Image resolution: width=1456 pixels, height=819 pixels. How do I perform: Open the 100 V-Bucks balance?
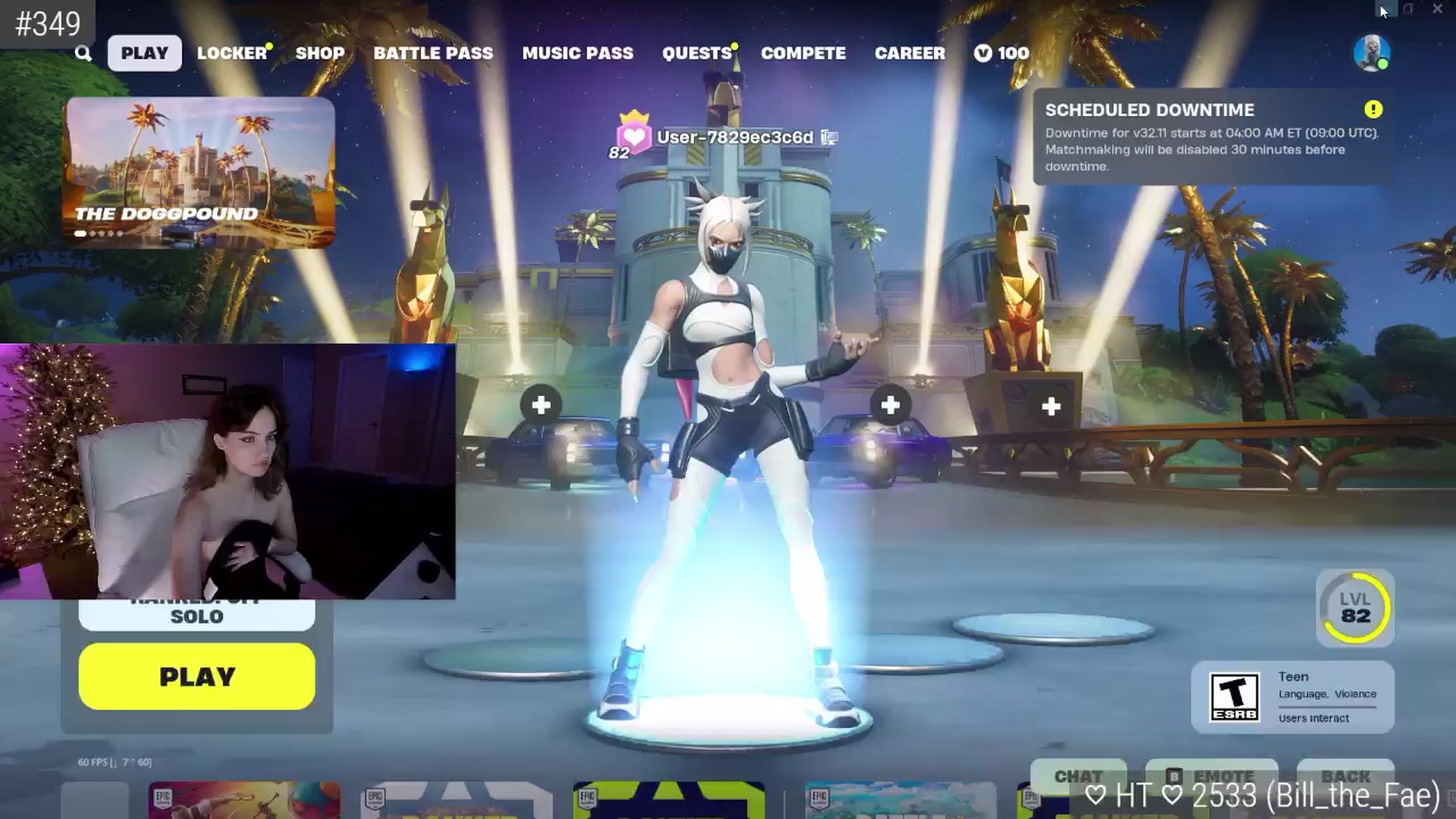(1002, 53)
